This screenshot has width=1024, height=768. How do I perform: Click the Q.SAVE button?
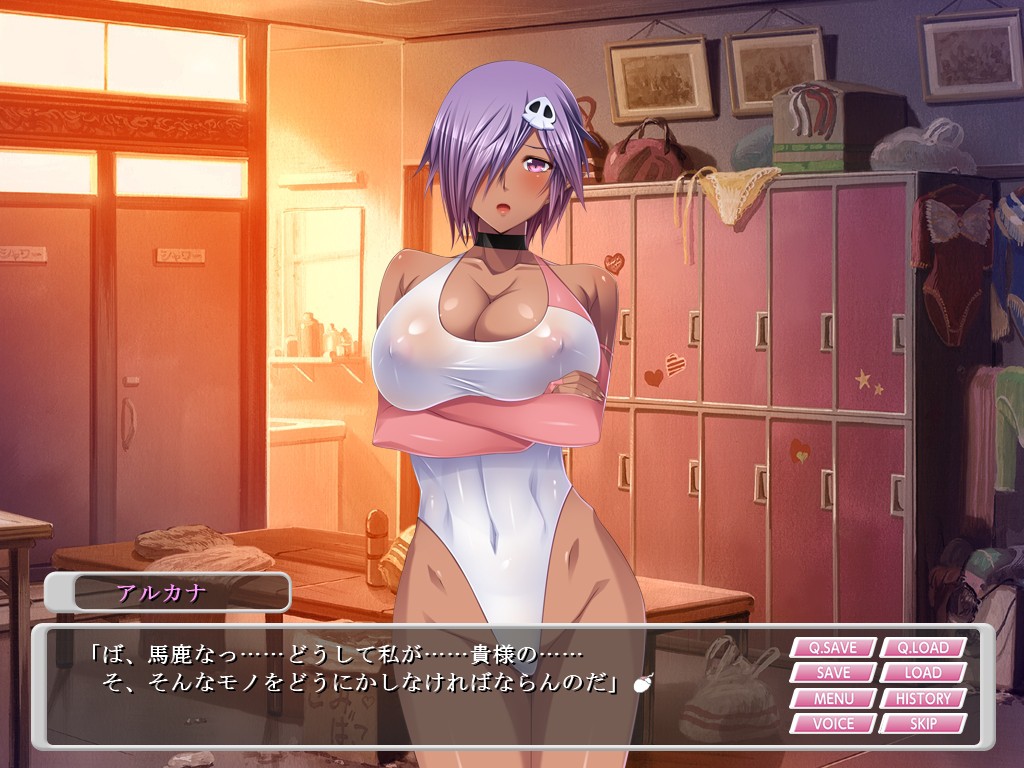[x=833, y=648]
